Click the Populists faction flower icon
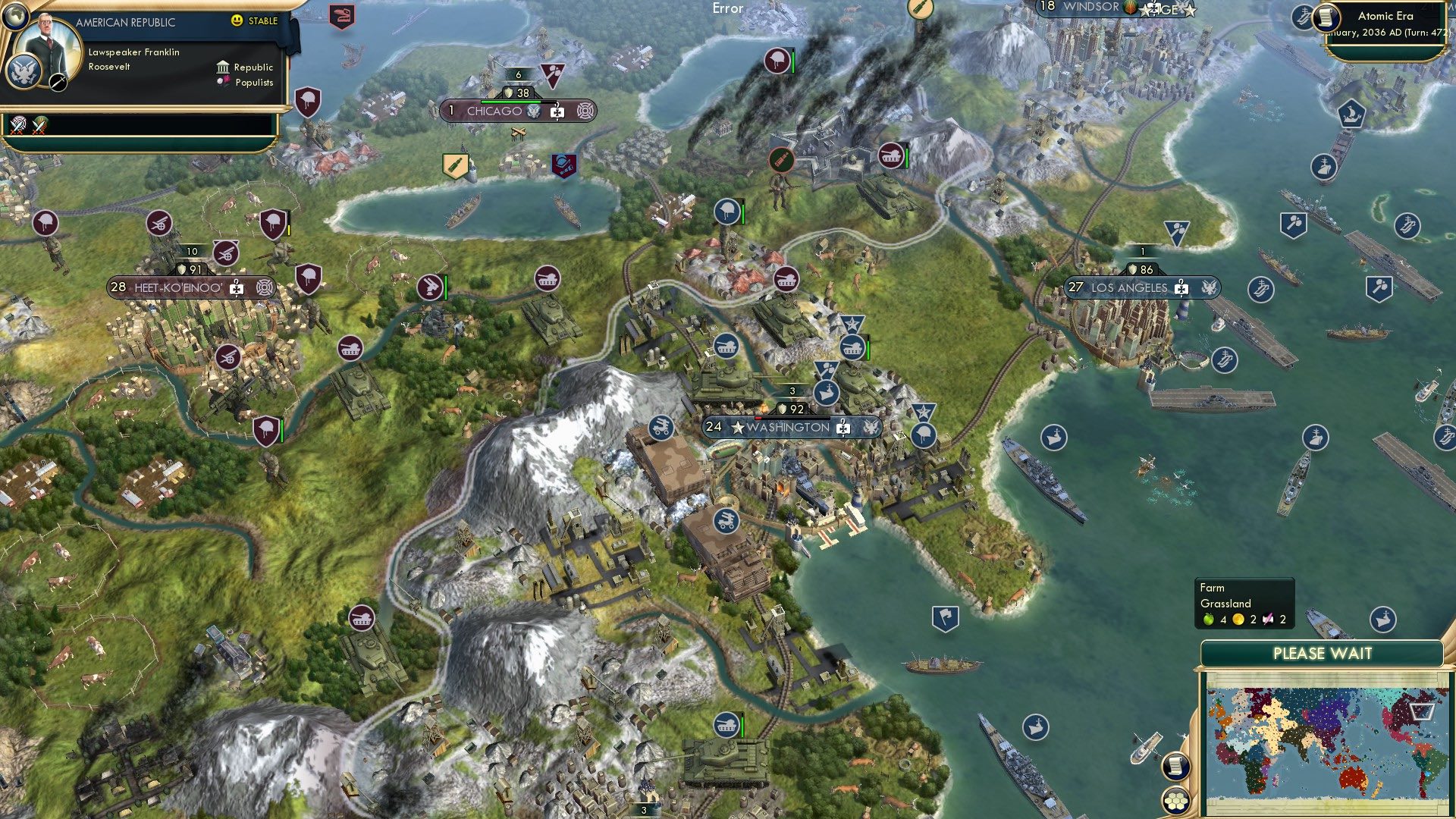1456x819 pixels. pos(224,82)
